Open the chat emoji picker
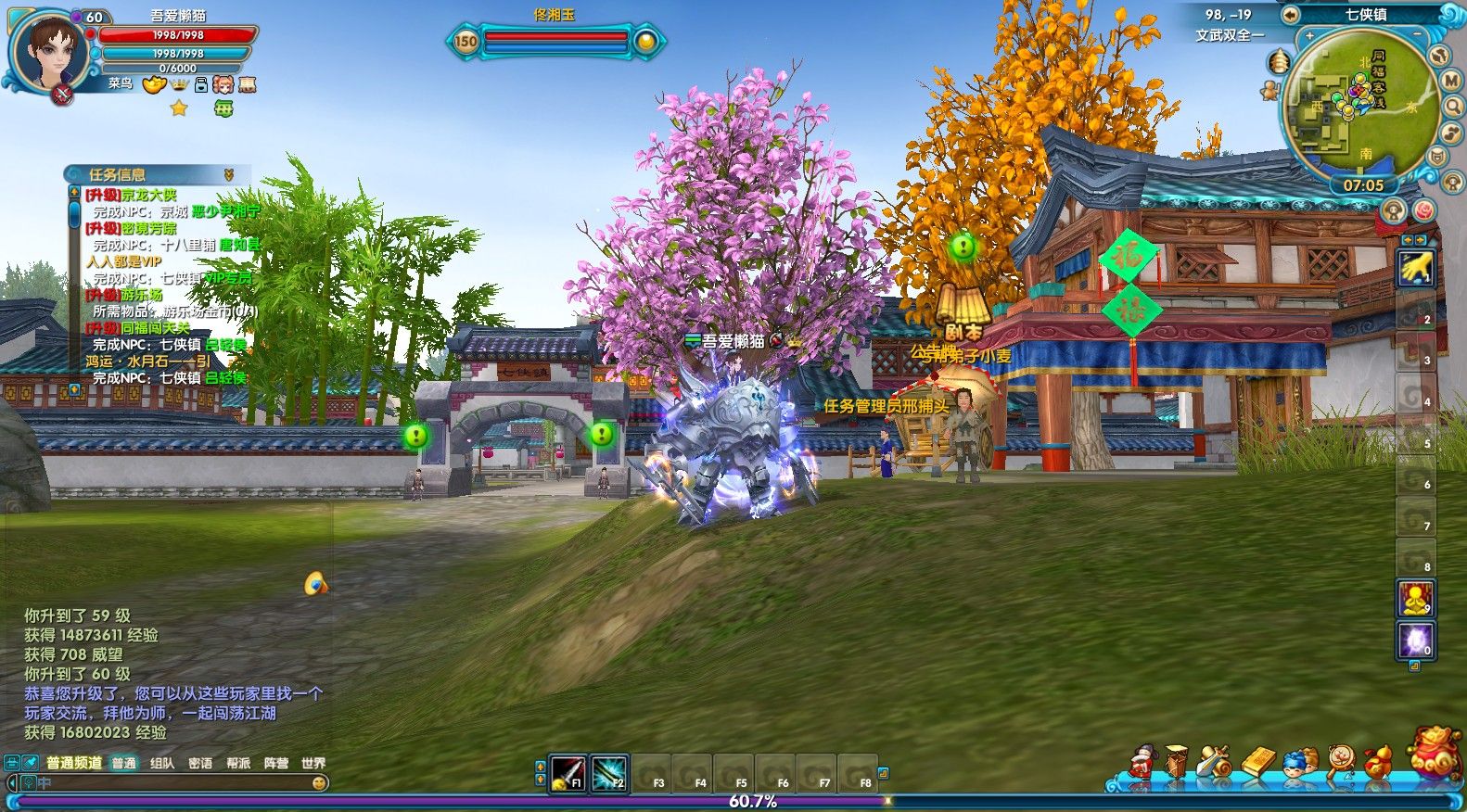Viewport: 1467px width, 812px height. pyautogui.click(x=320, y=783)
